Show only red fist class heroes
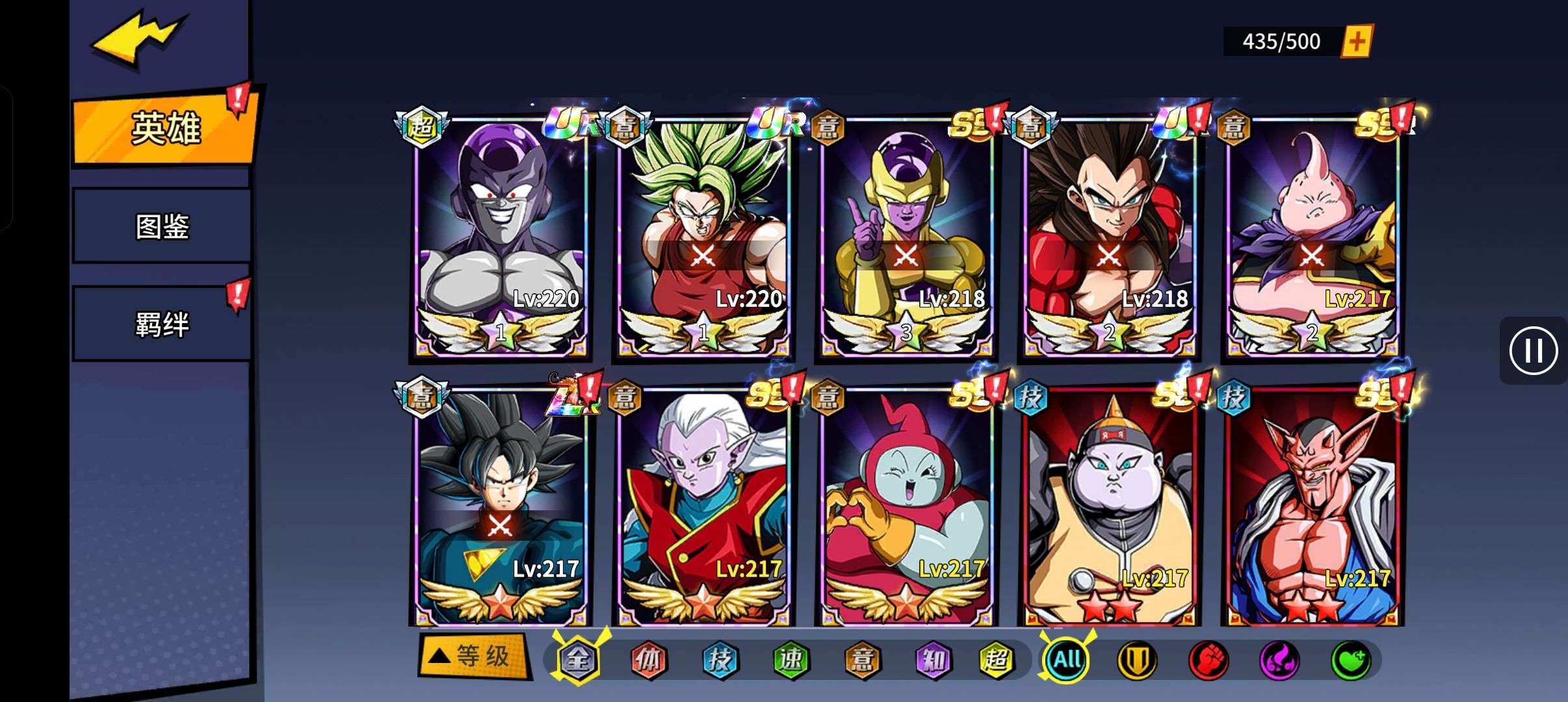Image resolution: width=1568 pixels, height=702 pixels. point(1208,660)
